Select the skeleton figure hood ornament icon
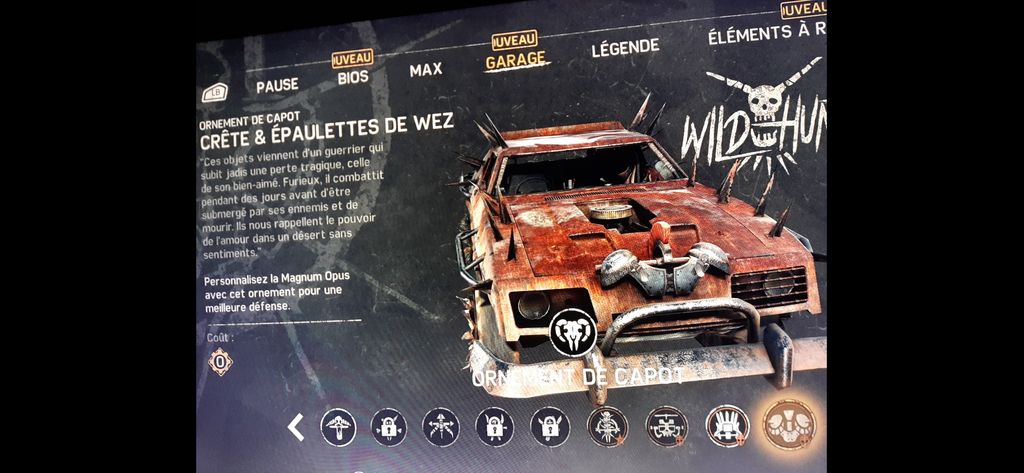Image resolution: width=1024 pixels, height=473 pixels. click(607, 427)
